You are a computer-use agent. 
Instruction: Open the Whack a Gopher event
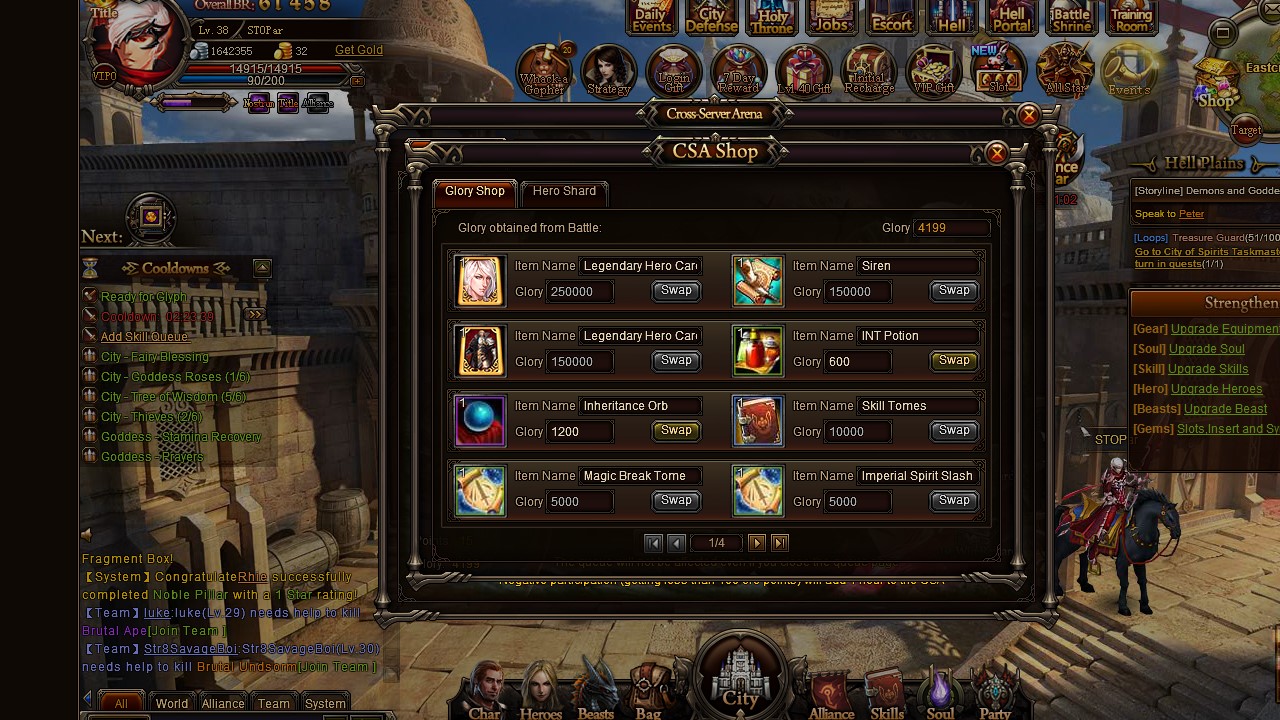point(544,72)
